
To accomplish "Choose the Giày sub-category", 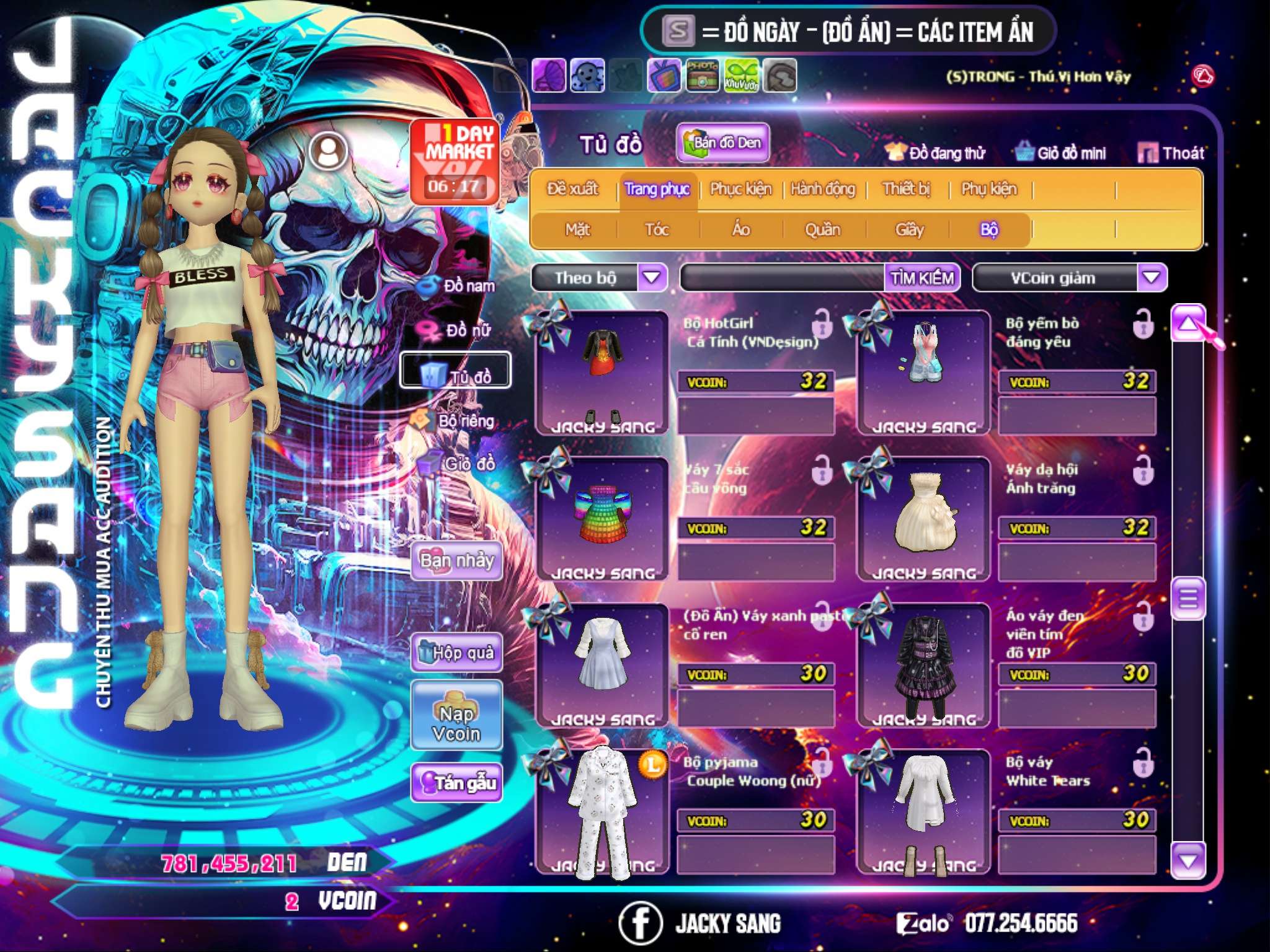I will point(909,230).
